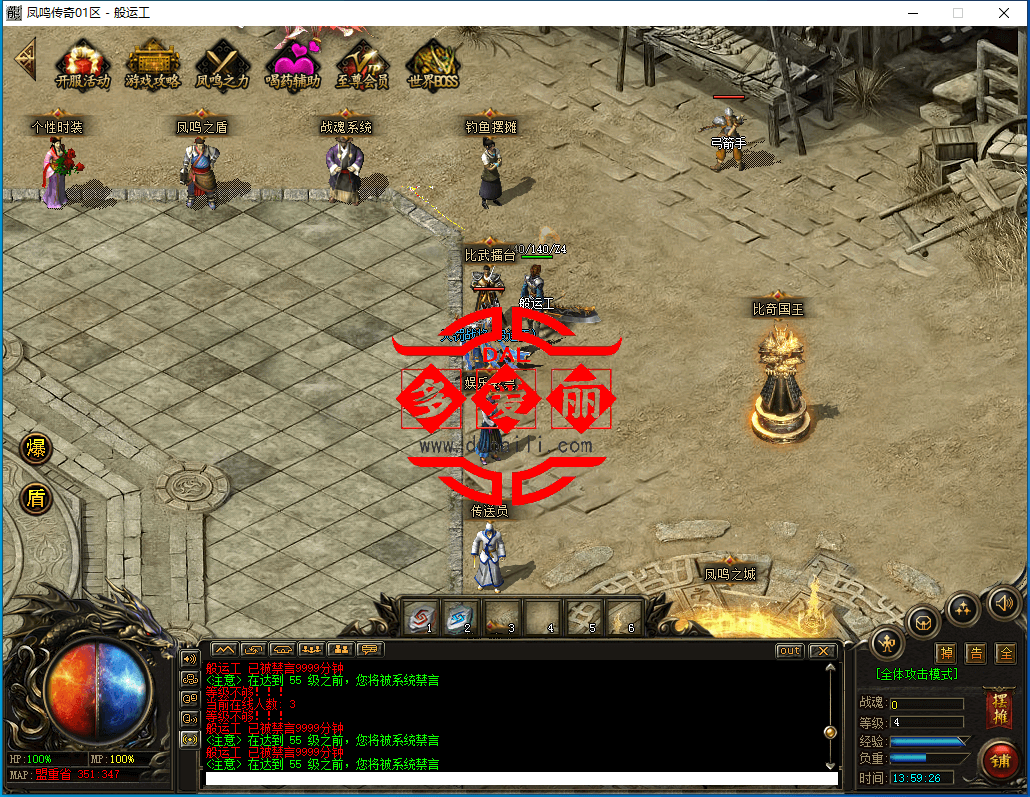Collapse the top menu with the arrow
Viewport: 1030px width, 797px height.
tap(24, 59)
